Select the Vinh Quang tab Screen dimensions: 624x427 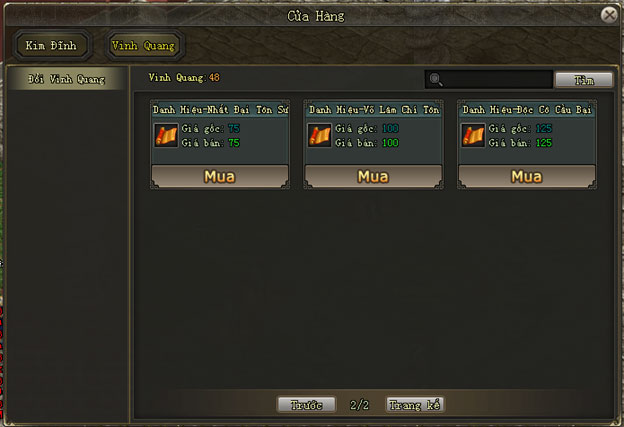[x=144, y=46]
